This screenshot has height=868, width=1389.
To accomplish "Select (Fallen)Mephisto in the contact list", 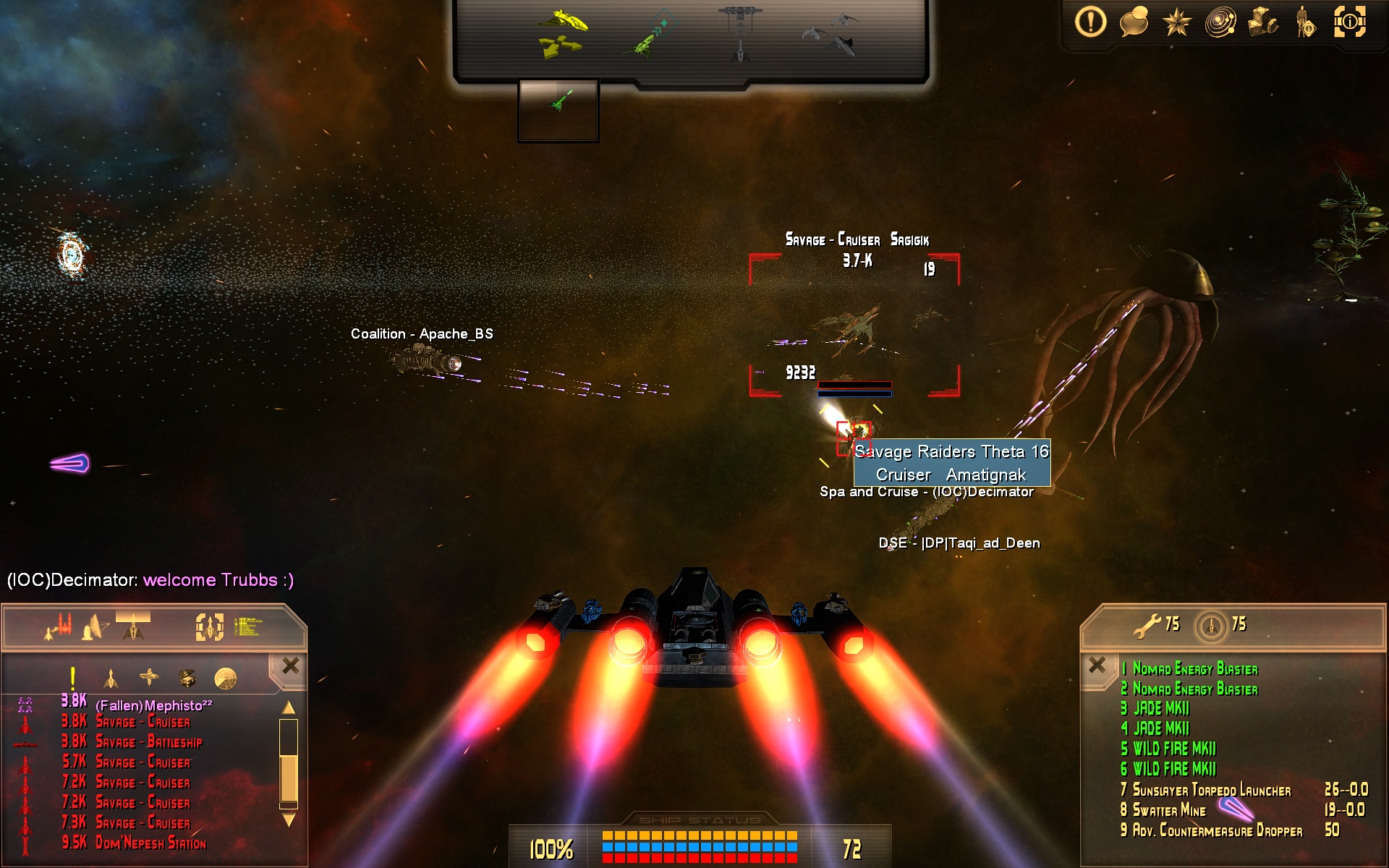I will pyautogui.click(x=153, y=705).
